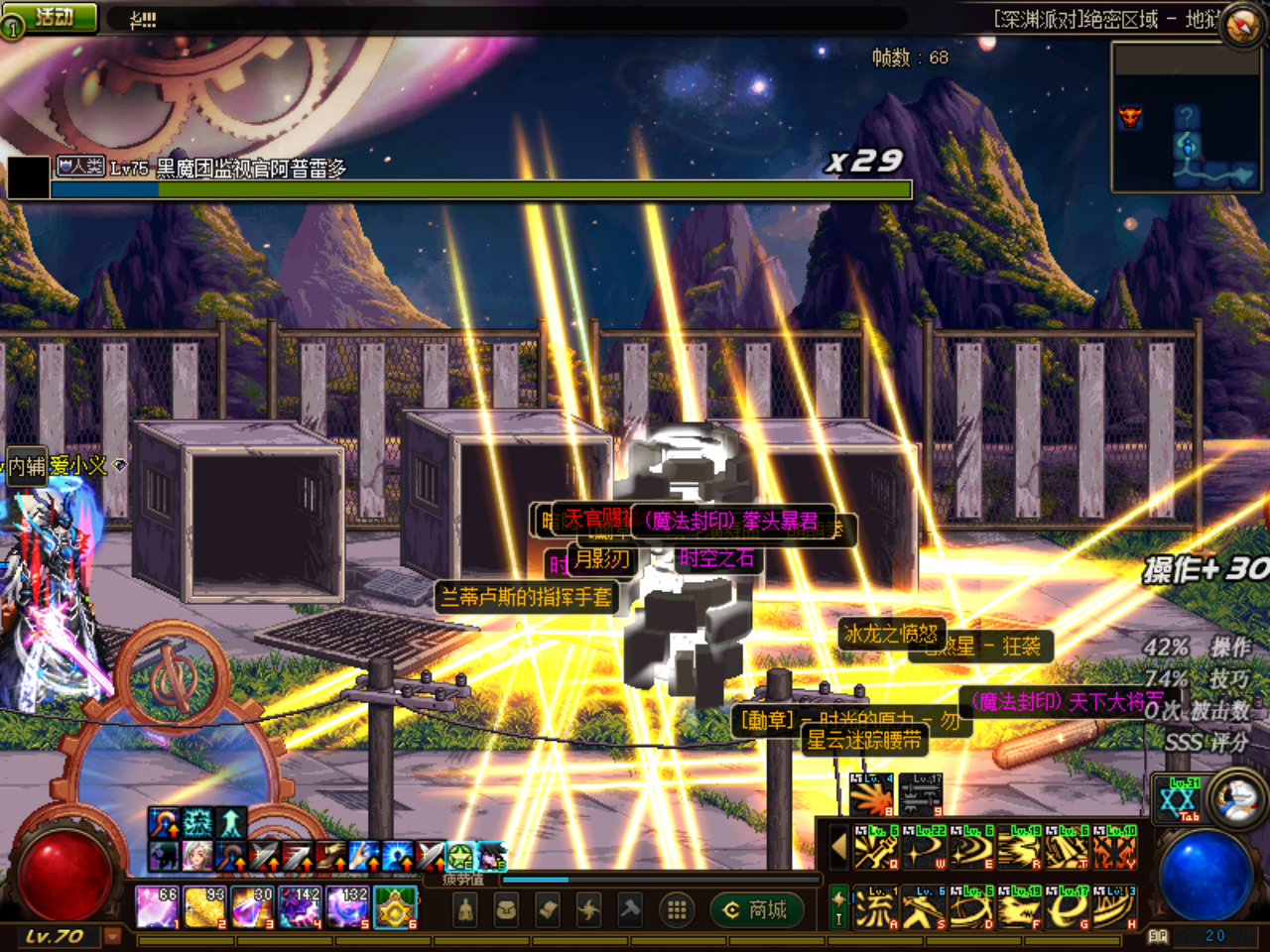Expand the dropdown arrow beside Lv.70
Viewport: 1270px width, 952px height.
(112, 935)
